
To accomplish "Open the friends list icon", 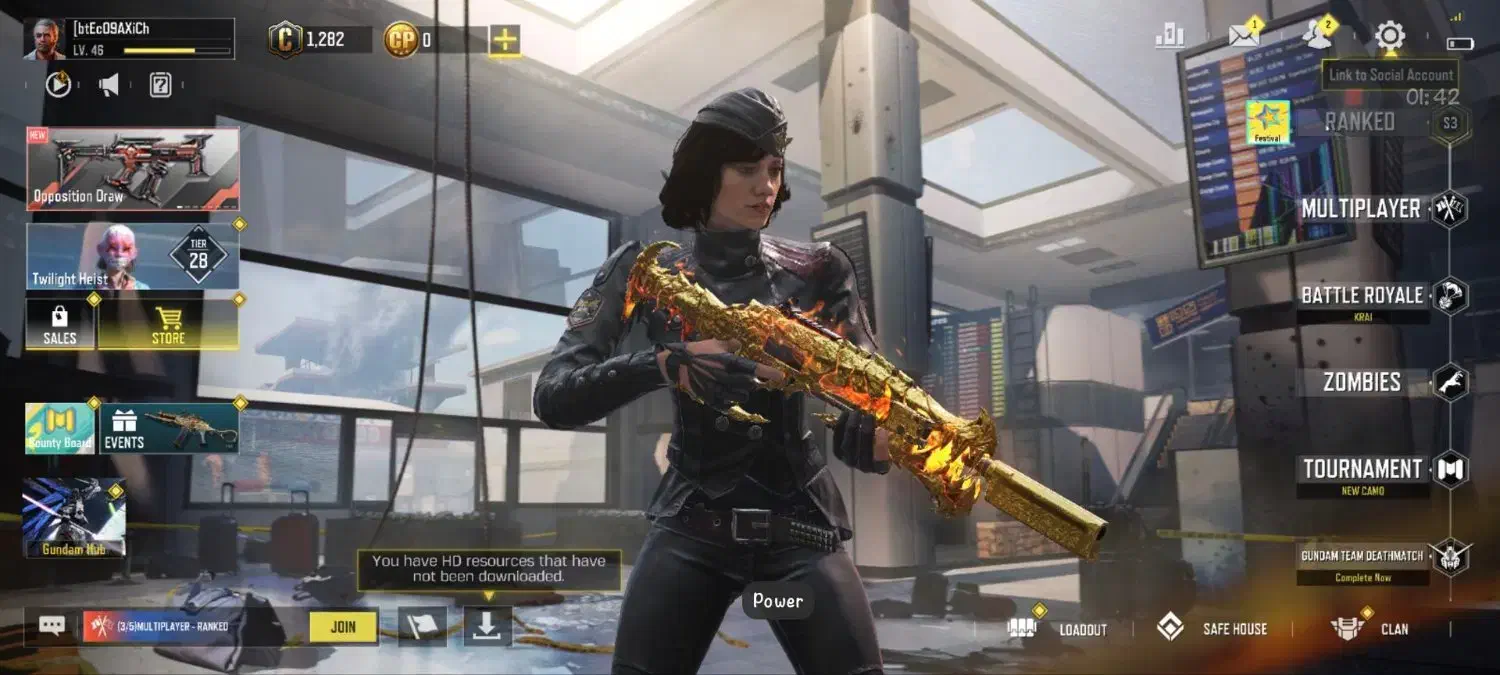I will (1317, 36).
